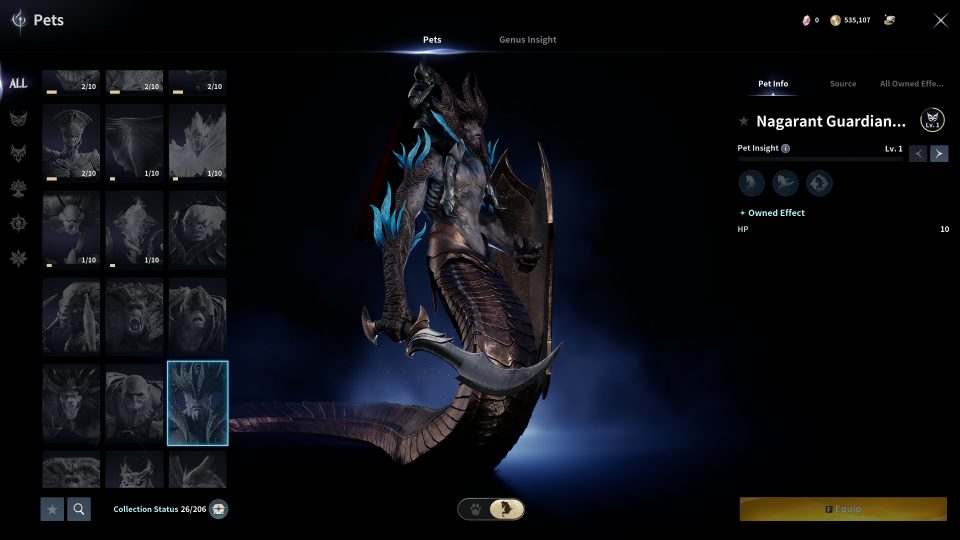This screenshot has height=540, width=960.
Task: Switch view toggle to the paw print
Action: [475, 509]
